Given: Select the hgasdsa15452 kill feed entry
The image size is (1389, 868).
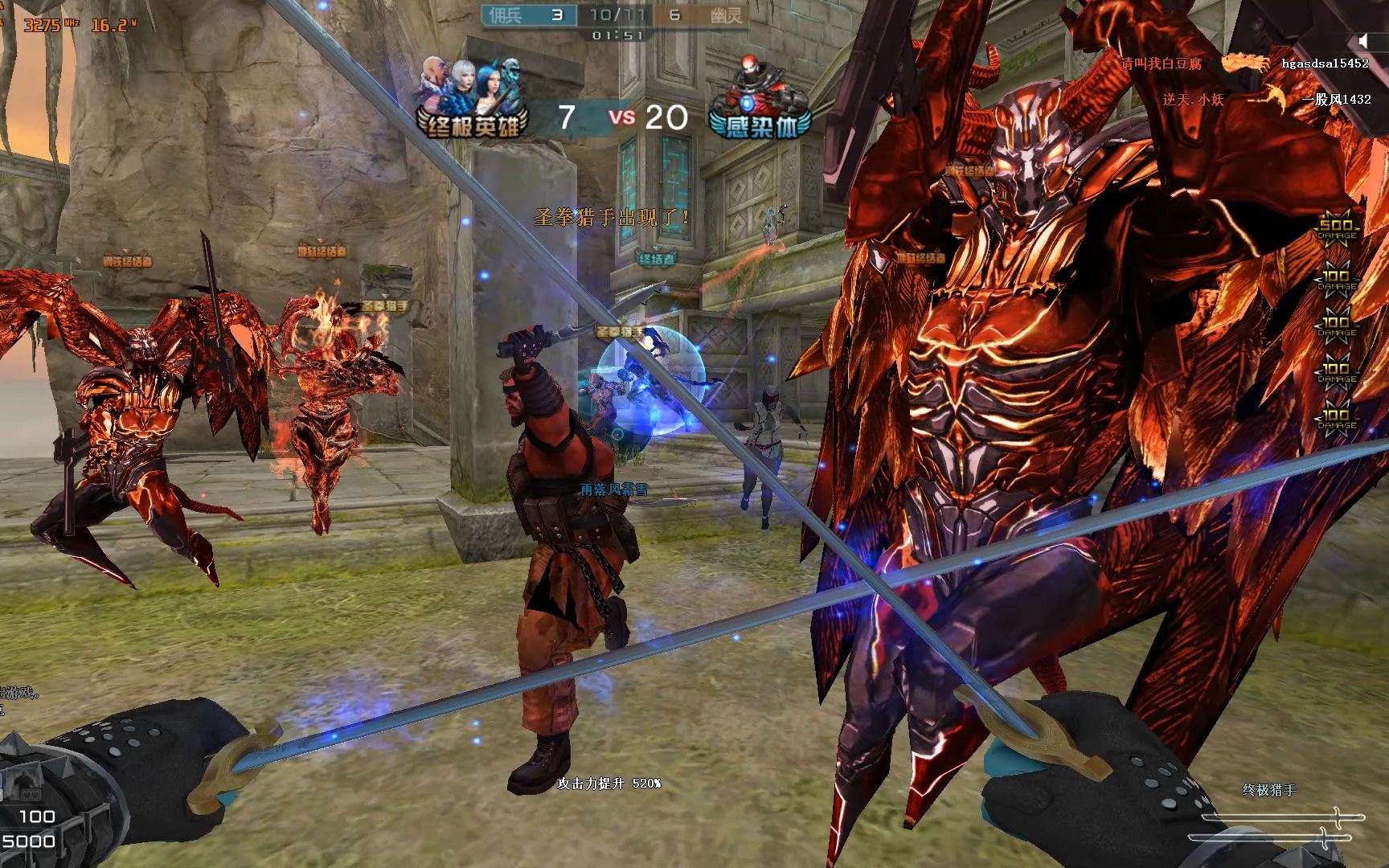Looking at the screenshot, I should tap(1325, 63).
